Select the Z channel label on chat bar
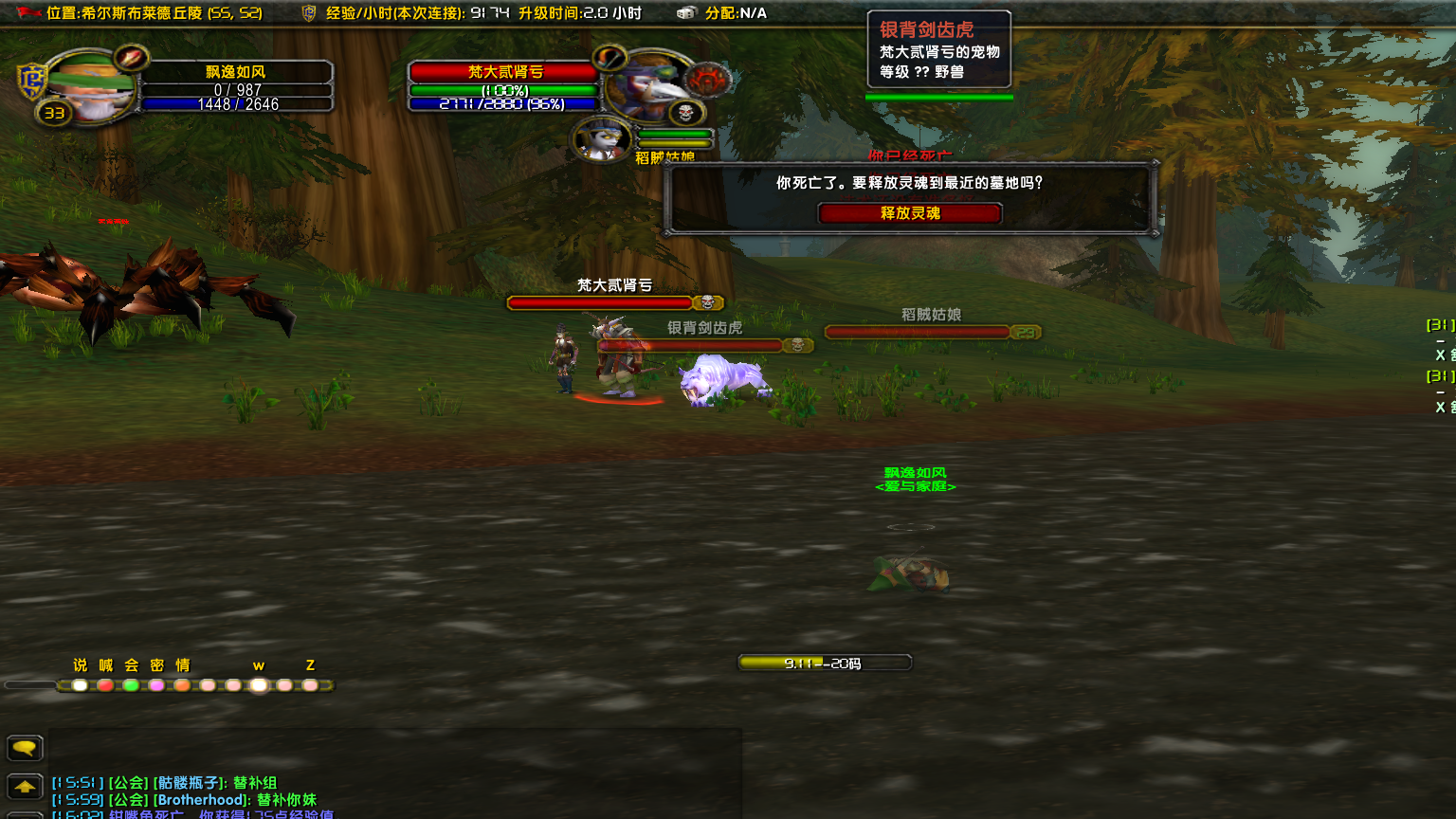Image resolution: width=1456 pixels, height=819 pixels. [309, 665]
